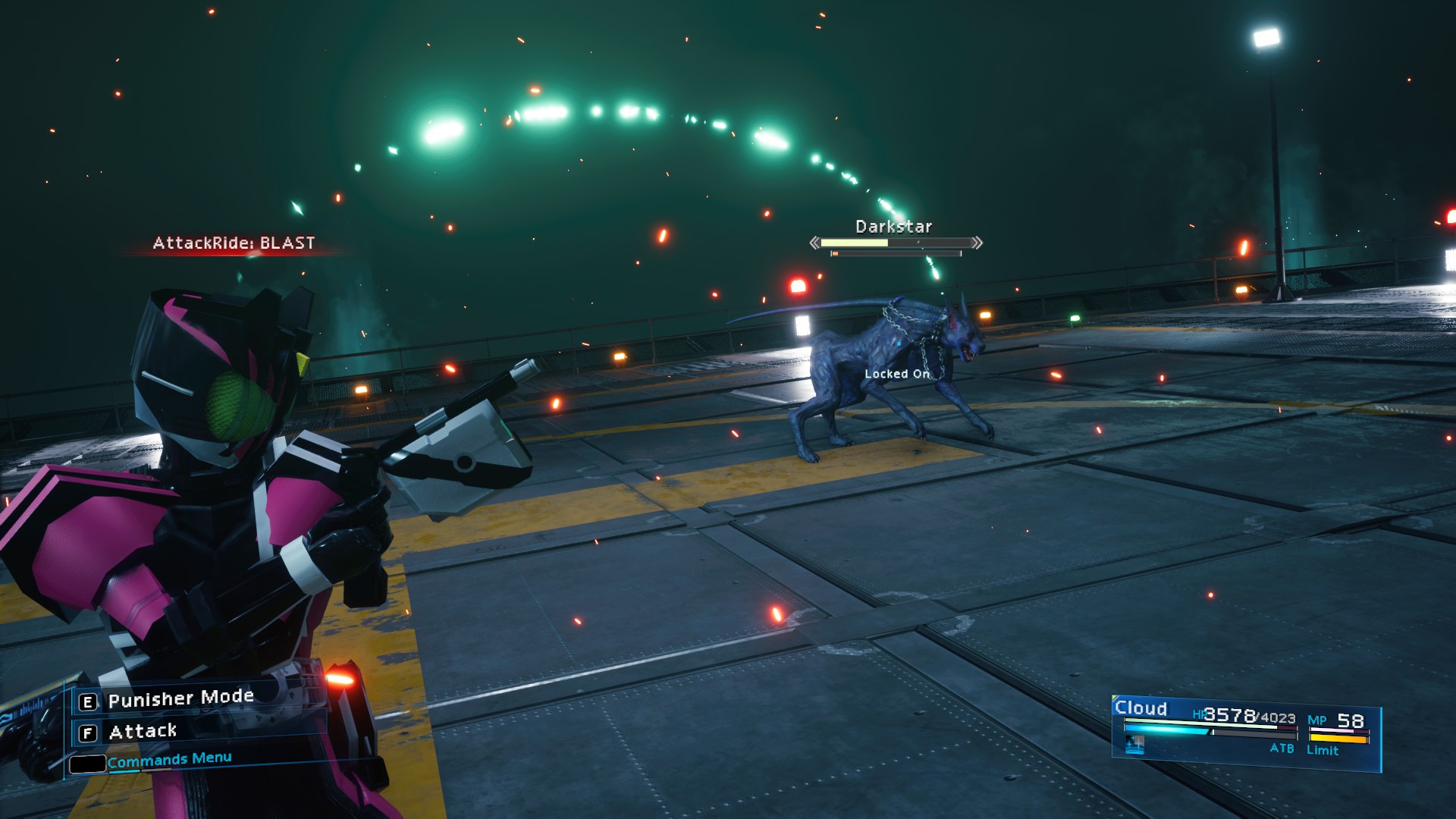Select the Punisher Mode command

click(180, 699)
